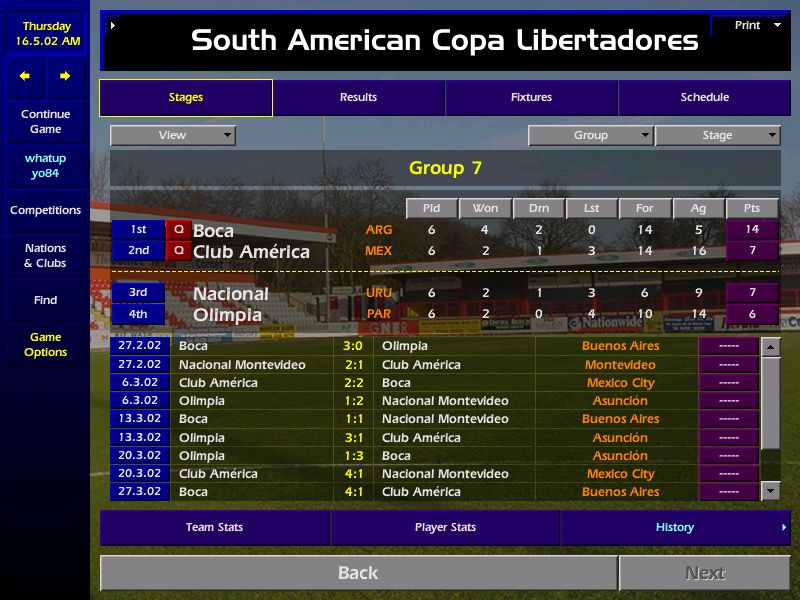800x600 pixels.
Task: Go Back to the previous screen
Action: click(358, 573)
